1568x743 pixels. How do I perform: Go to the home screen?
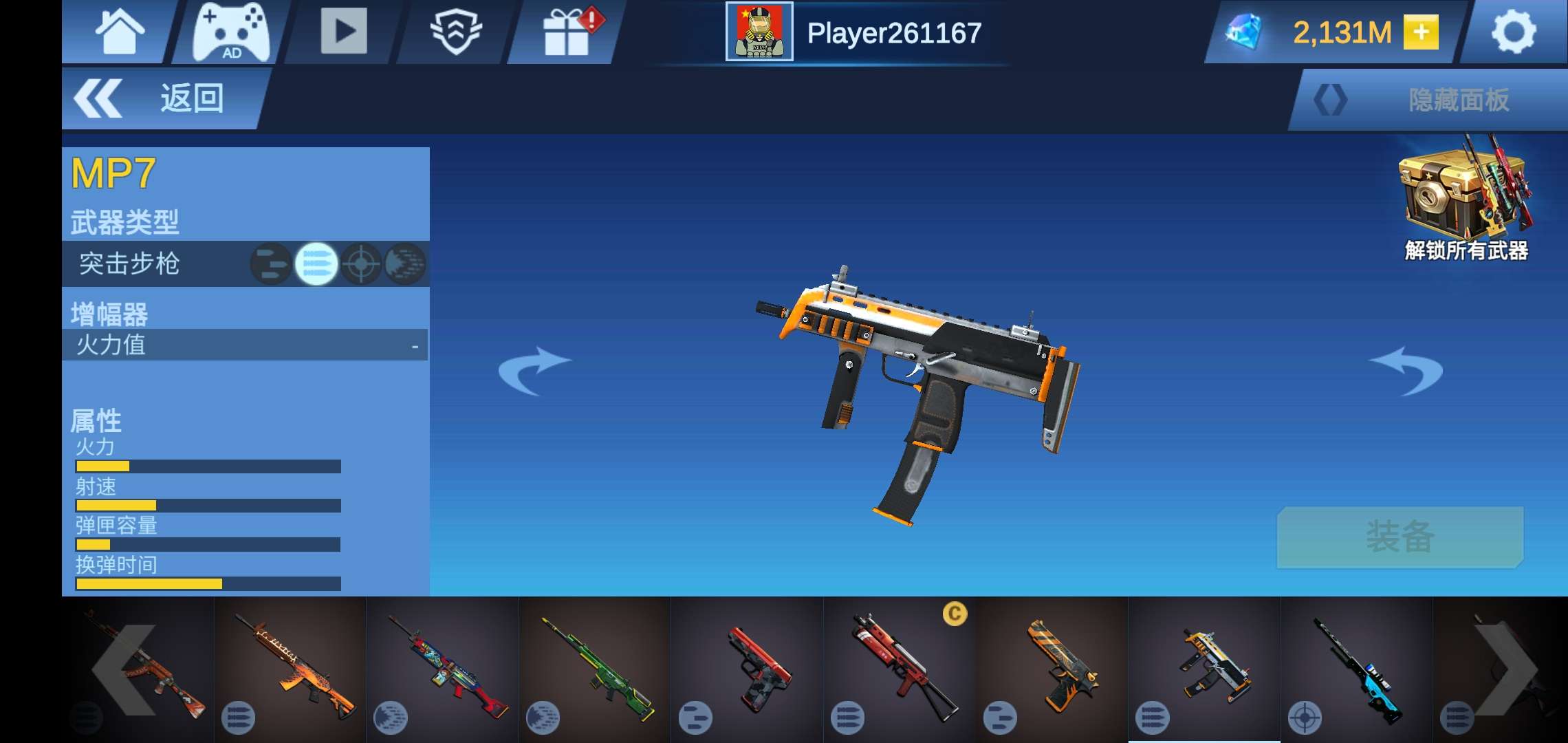tap(120, 32)
